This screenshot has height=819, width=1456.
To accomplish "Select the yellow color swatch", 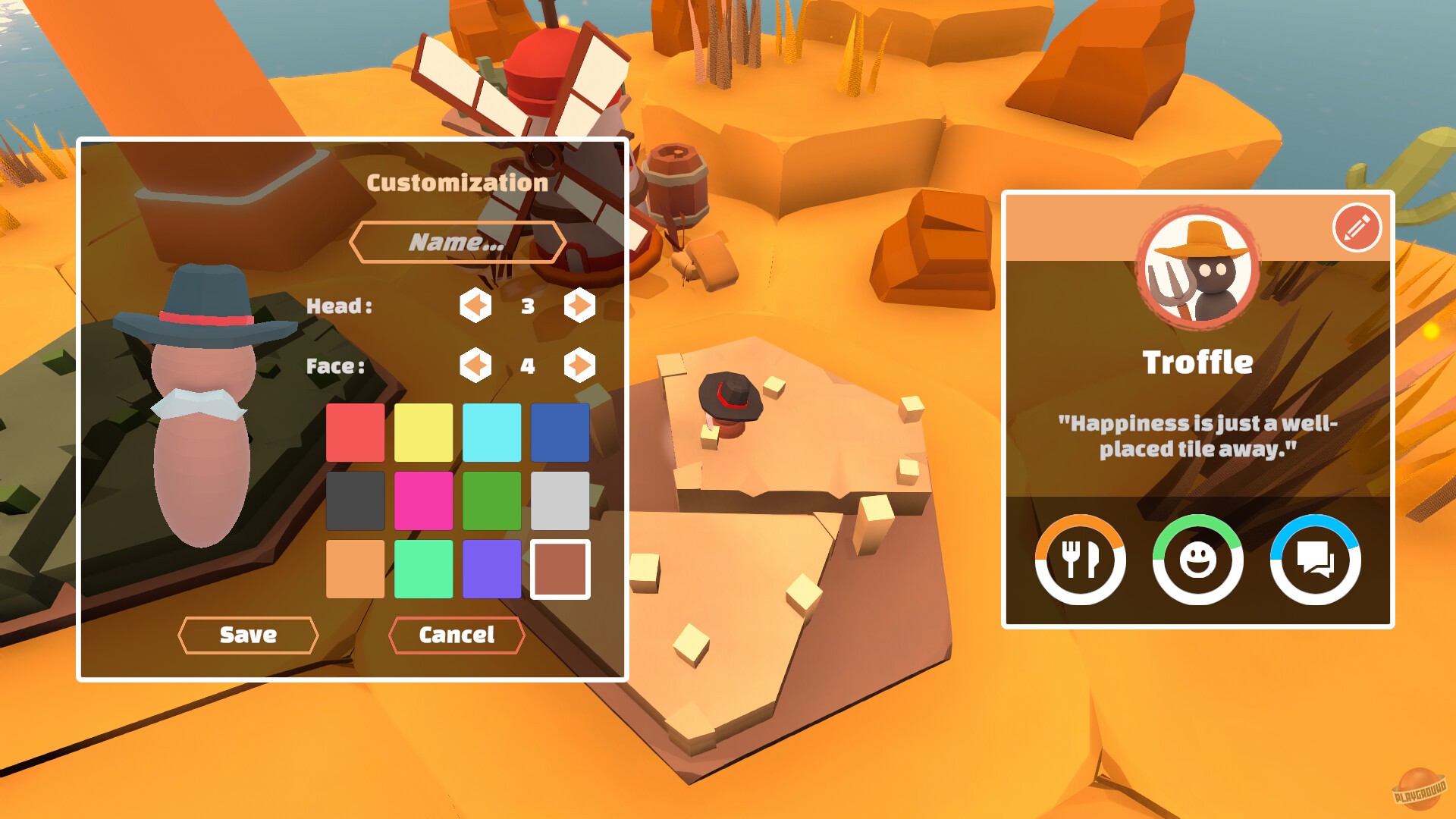I will pos(422,432).
